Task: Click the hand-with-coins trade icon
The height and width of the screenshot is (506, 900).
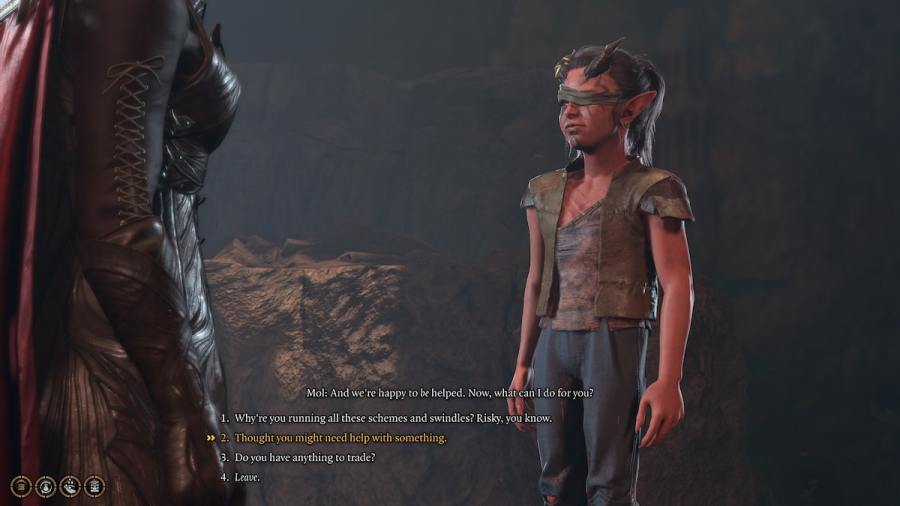Action: pyautogui.click(x=70, y=486)
